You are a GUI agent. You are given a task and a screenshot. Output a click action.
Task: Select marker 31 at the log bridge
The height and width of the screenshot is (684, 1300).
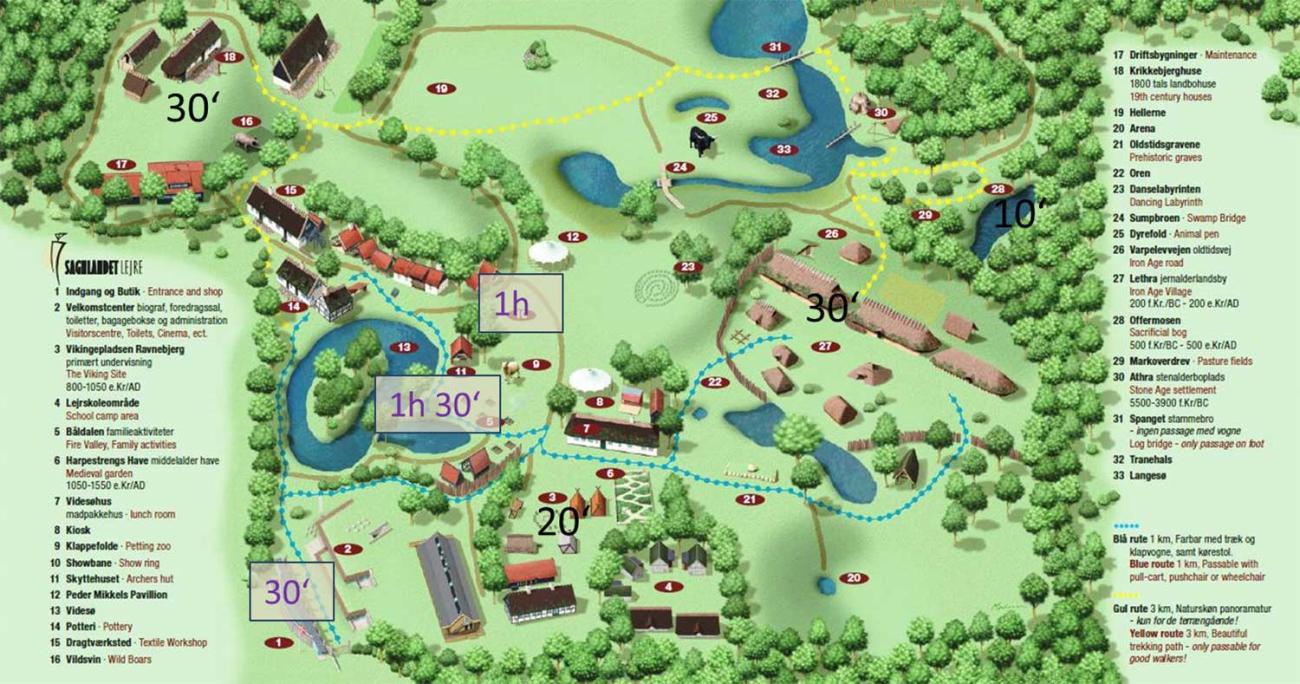(x=775, y=47)
